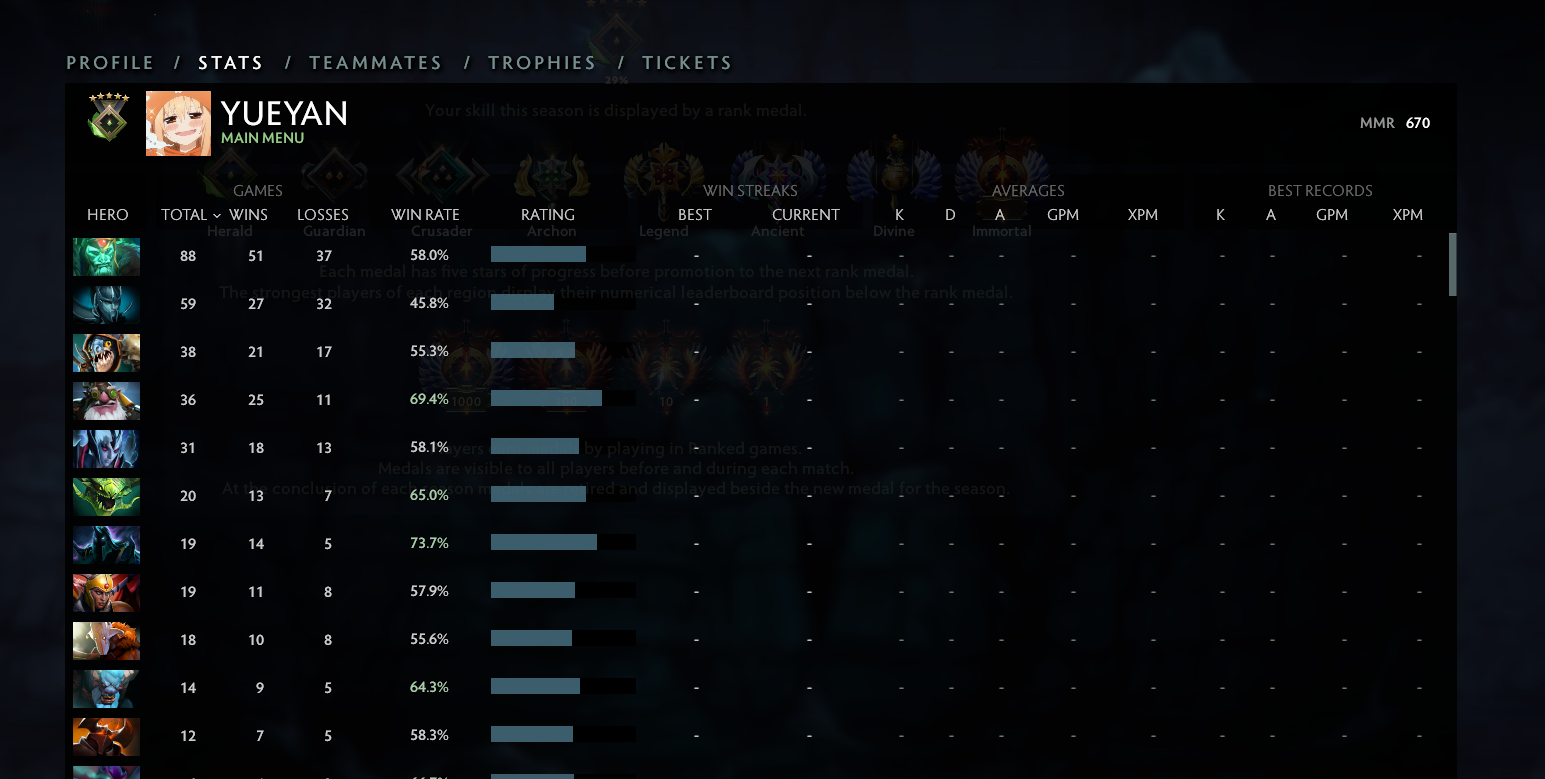
Task: Open Phantom Assassin's hero stats
Action: 106,304
